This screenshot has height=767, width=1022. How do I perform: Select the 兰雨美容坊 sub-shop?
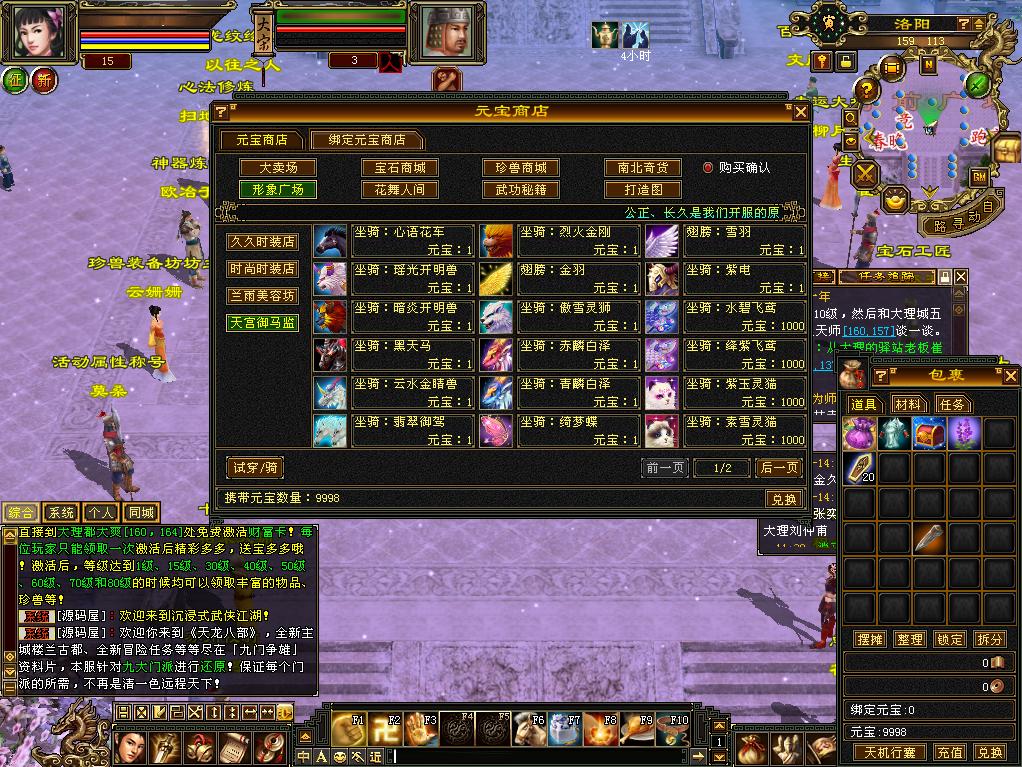tap(262, 296)
